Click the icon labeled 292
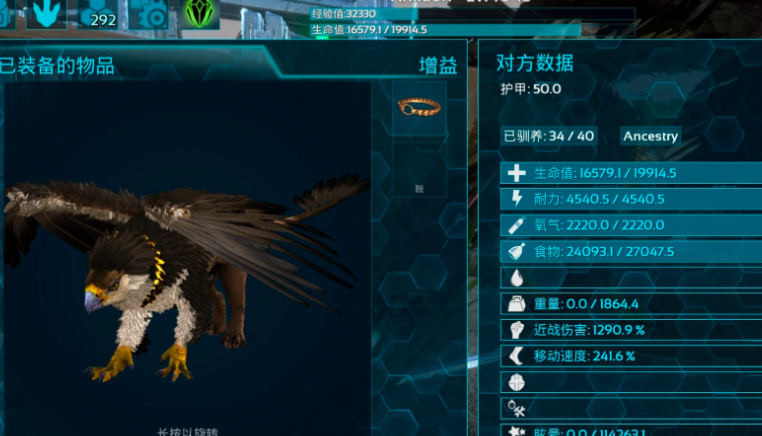This screenshot has height=436, width=762. pos(101,14)
